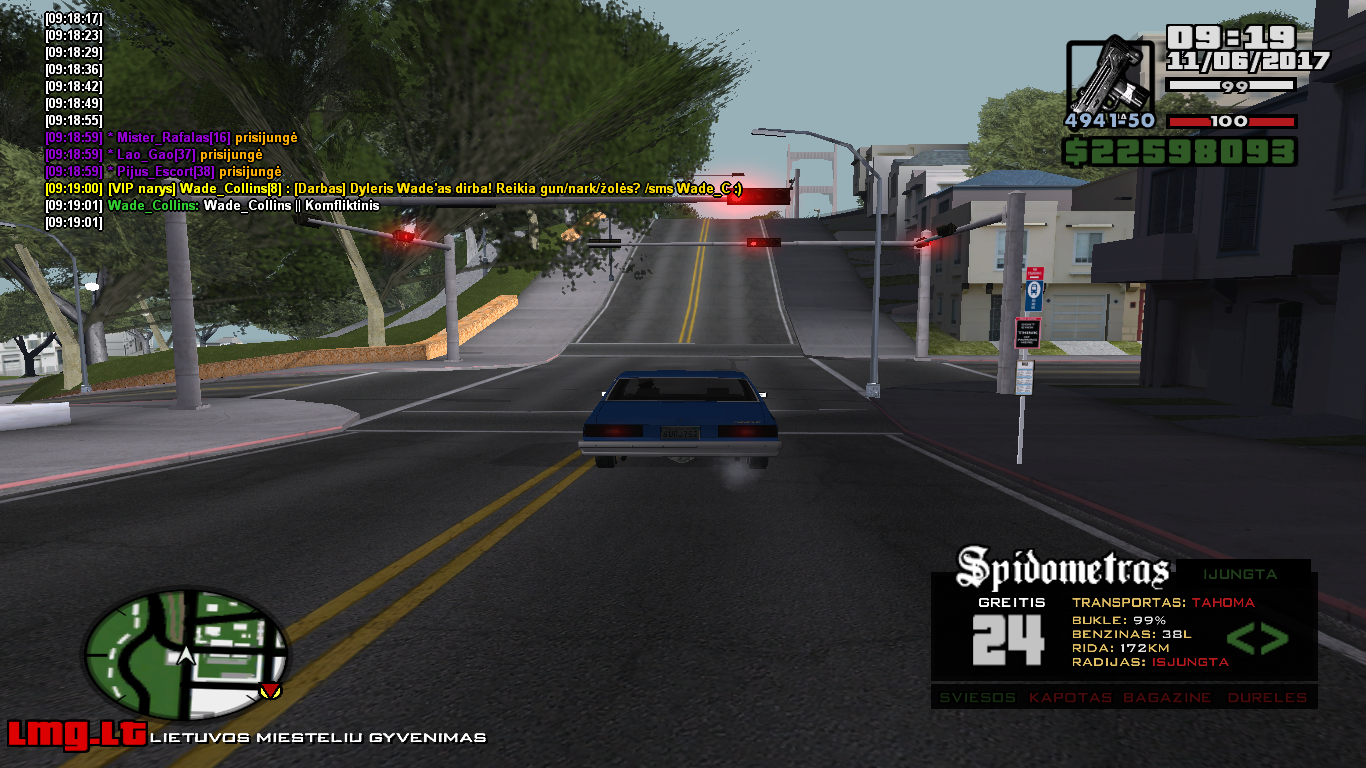This screenshot has height=768, width=1366.
Task: Toggle the KAPOTAS hood indicator
Action: click(x=1070, y=697)
